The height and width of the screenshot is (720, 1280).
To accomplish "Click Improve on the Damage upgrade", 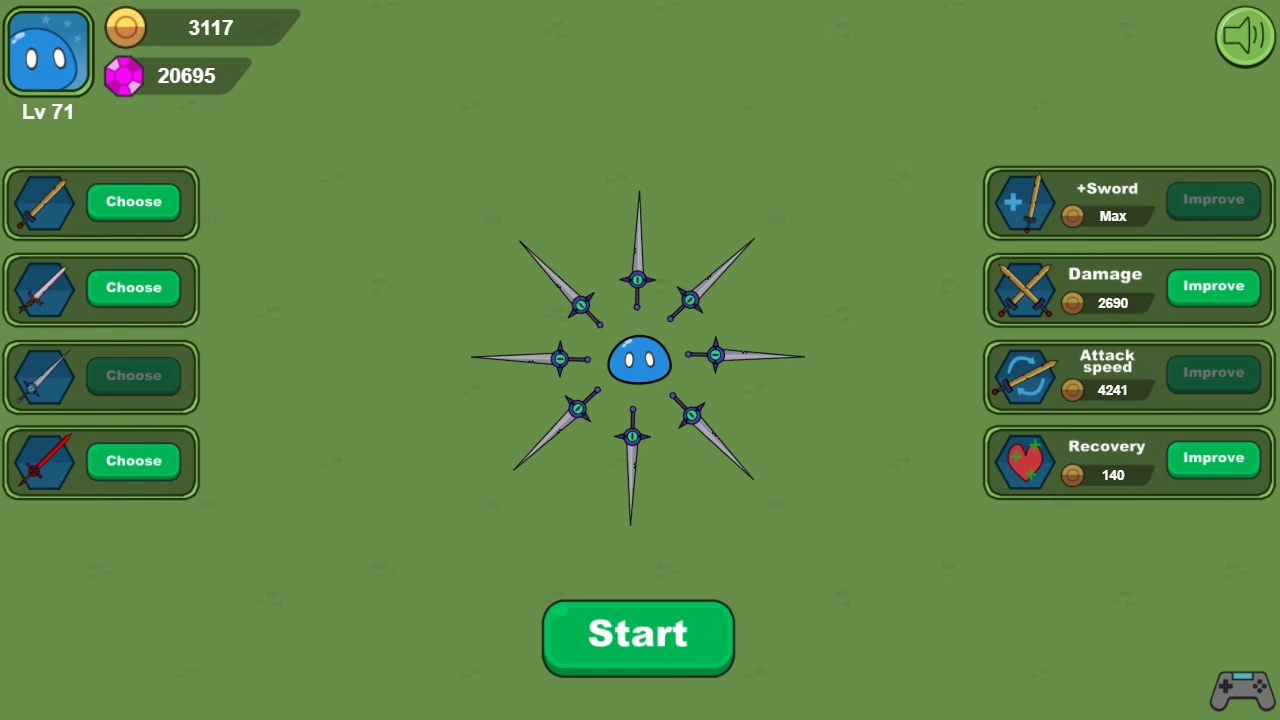I will (1213, 286).
